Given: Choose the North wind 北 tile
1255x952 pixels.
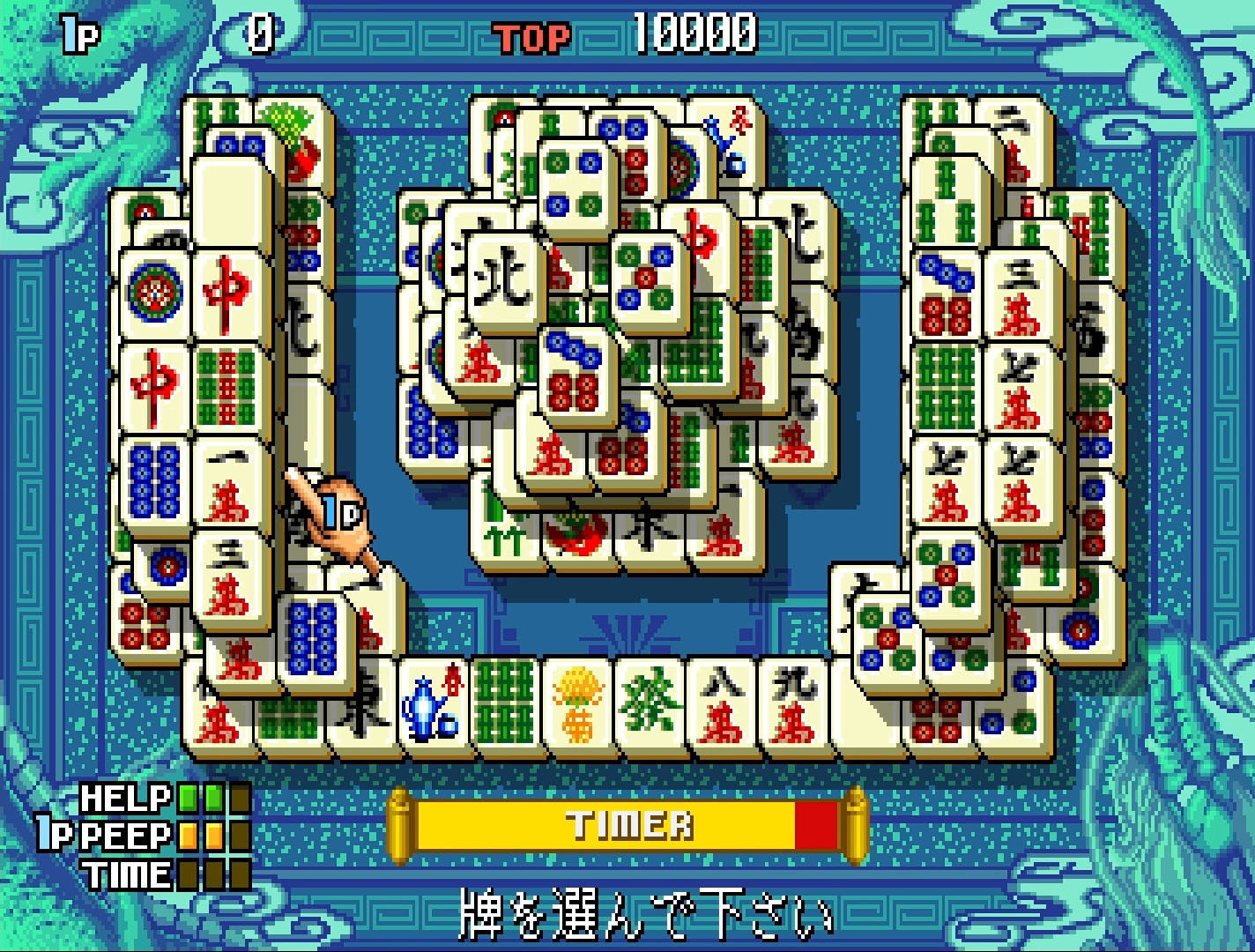Looking at the screenshot, I should pos(501,279).
